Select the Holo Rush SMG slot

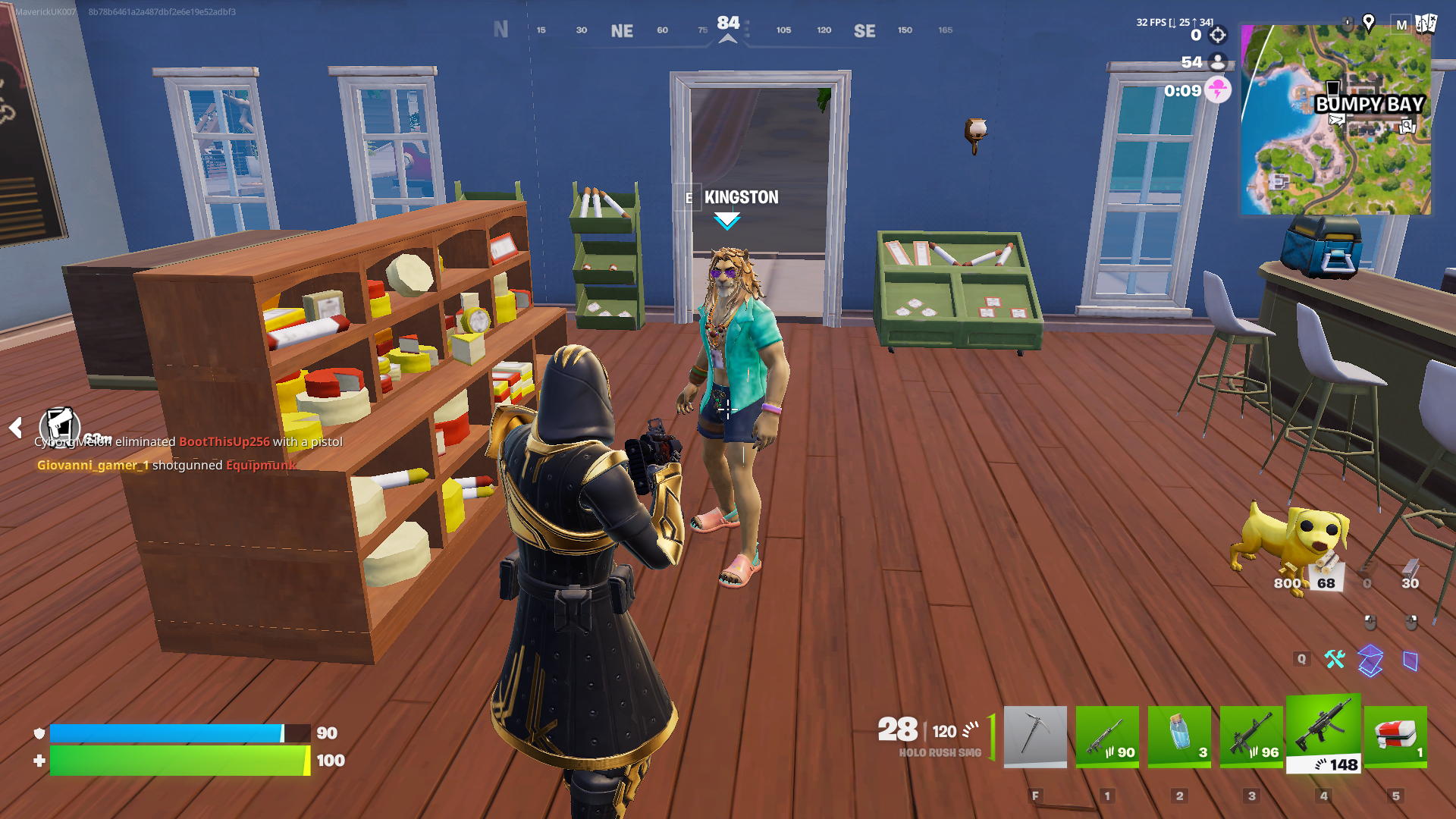click(x=1323, y=733)
